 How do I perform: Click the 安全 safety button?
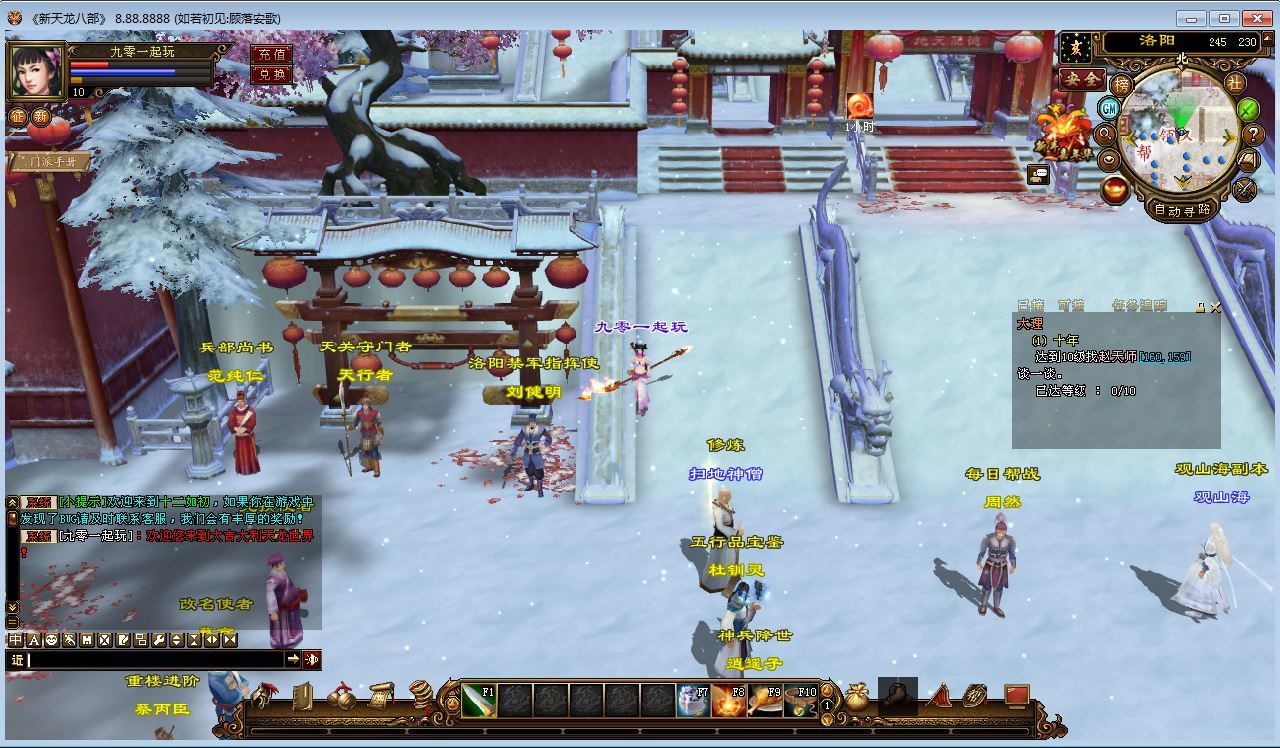pyautogui.click(x=1082, y=79)
